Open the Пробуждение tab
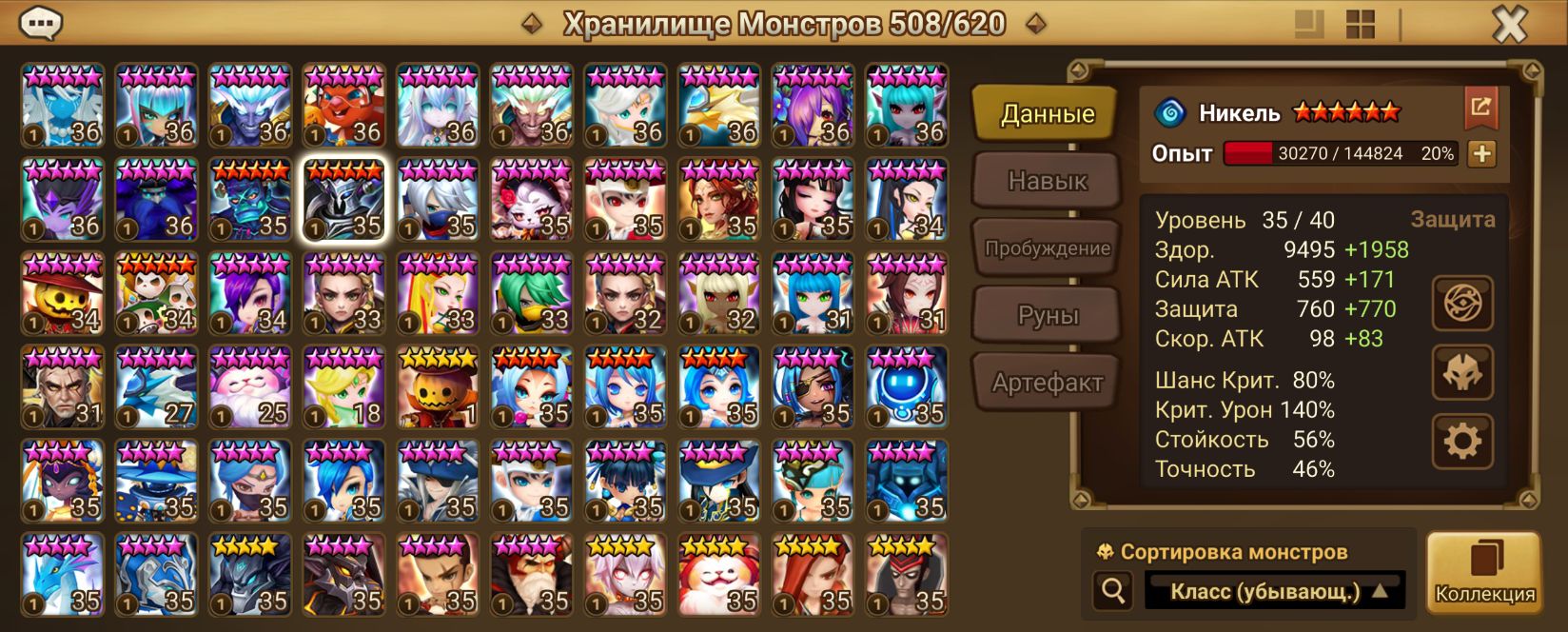Image resolution: width=1568 pixels, height=632 pixels. coord(1047,248)
